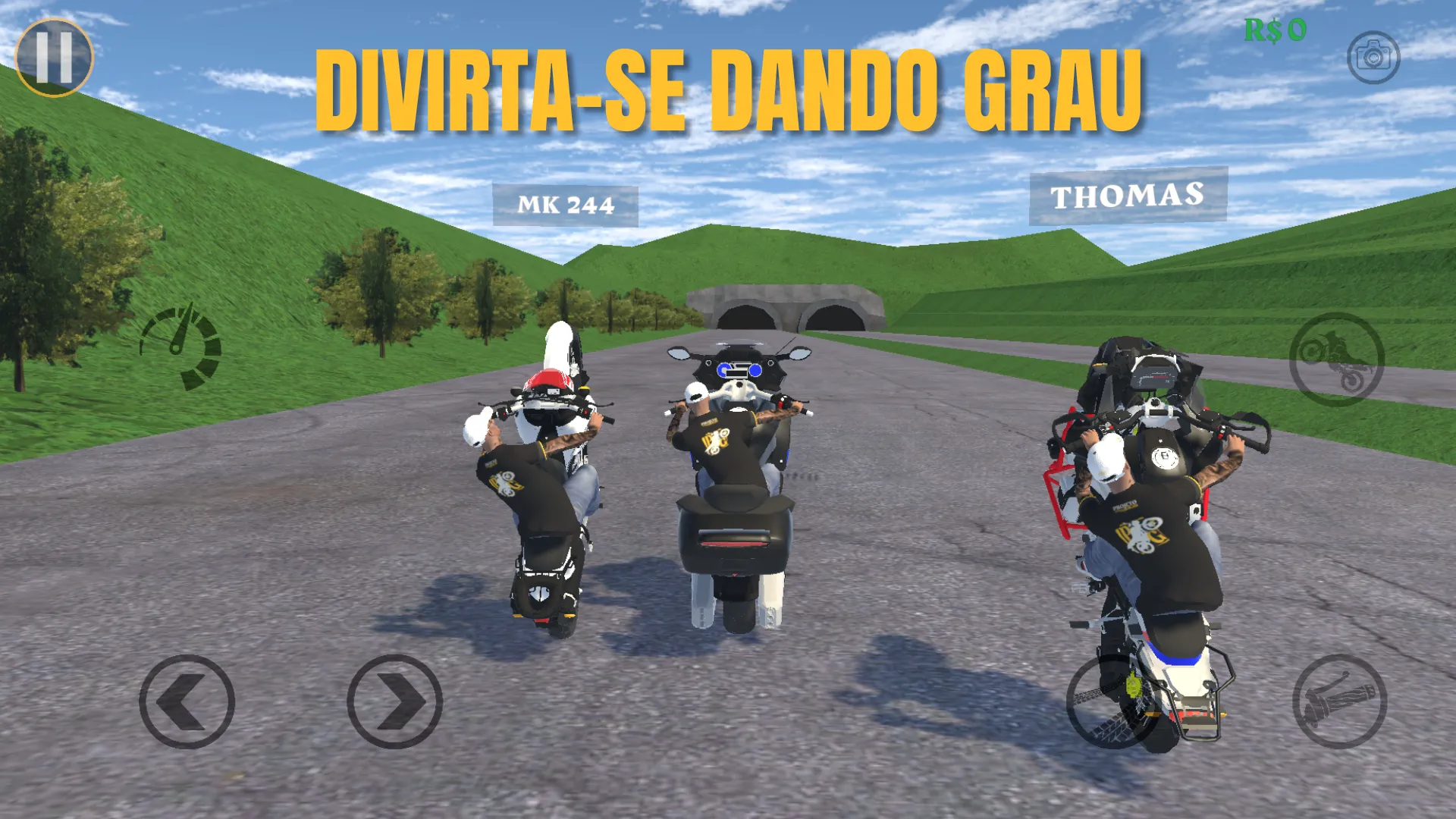Screen dimensions: 1456x819
Task: Select the rider nameplate MK 244
Action: click(566, 203)
